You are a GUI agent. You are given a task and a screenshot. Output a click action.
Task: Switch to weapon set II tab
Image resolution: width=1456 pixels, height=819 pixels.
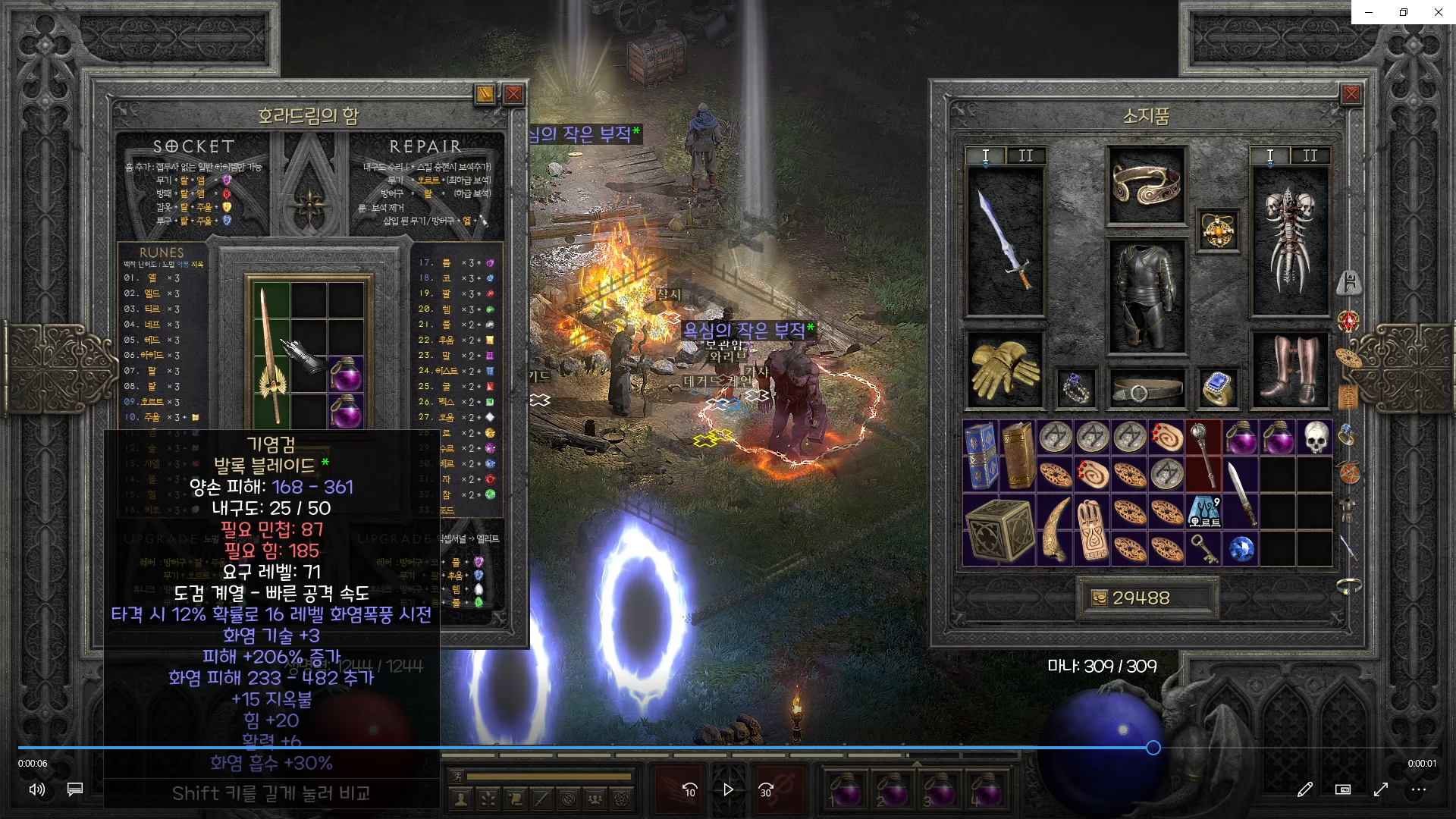[1025, 156]
